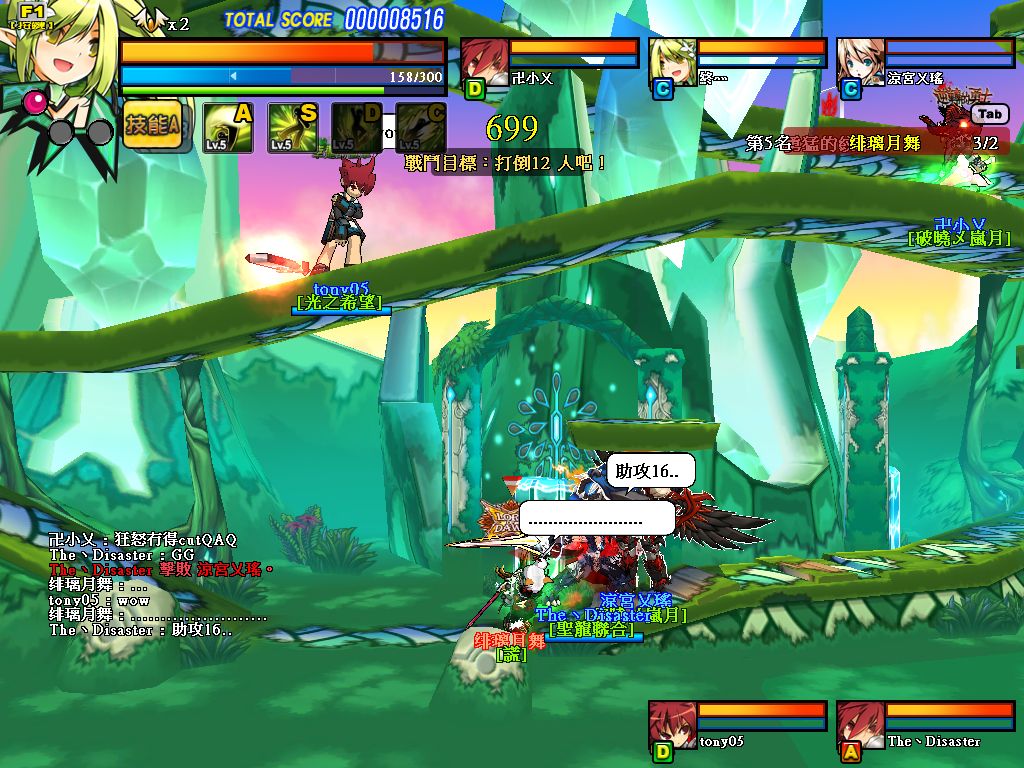This screenshot has height=768, width=1024.
Task: Click The Disaster's player portrait
Action: pos(860,725)
